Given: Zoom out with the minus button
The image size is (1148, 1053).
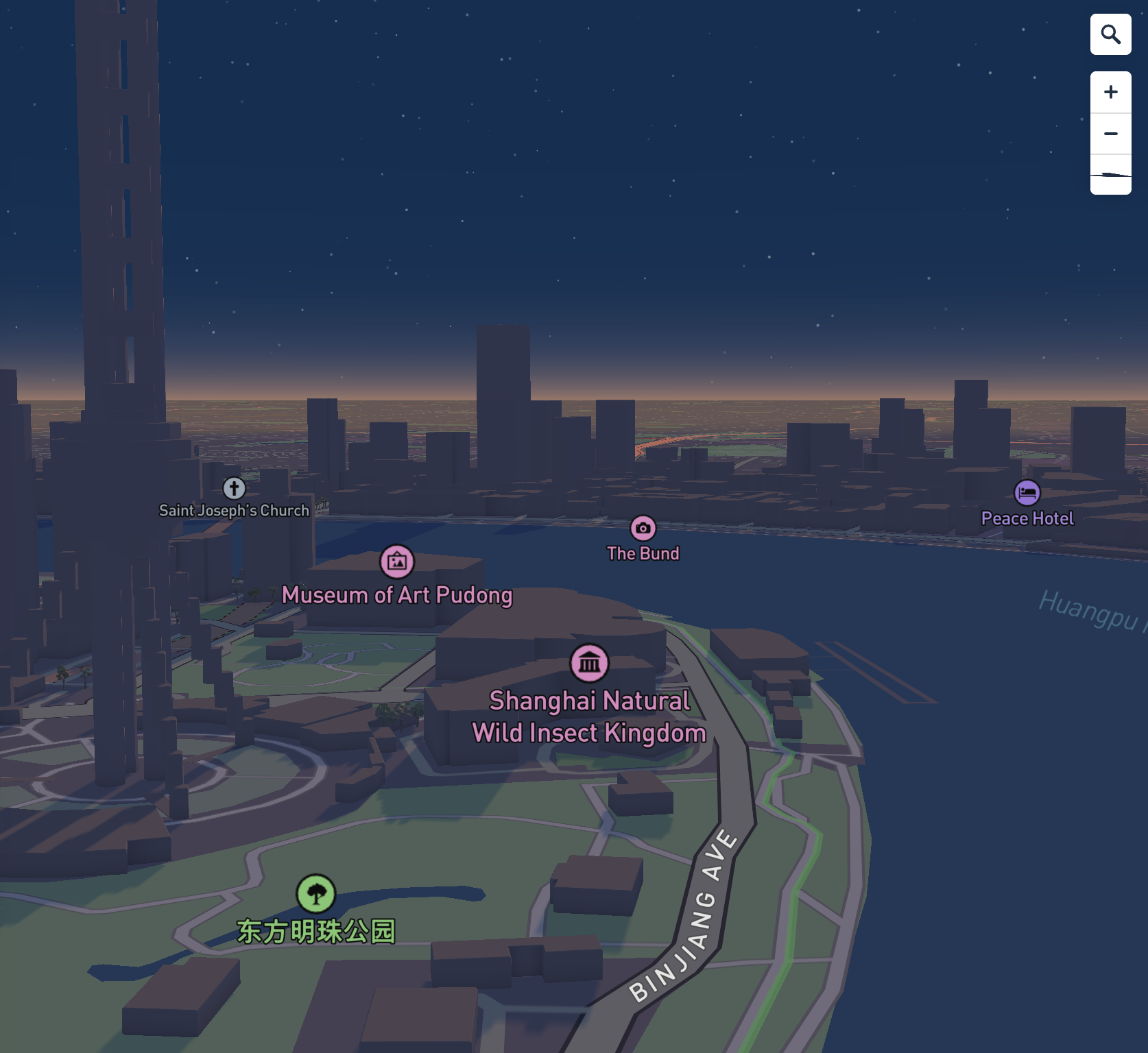Looking at the screenshot, I should click(1110, 134).
